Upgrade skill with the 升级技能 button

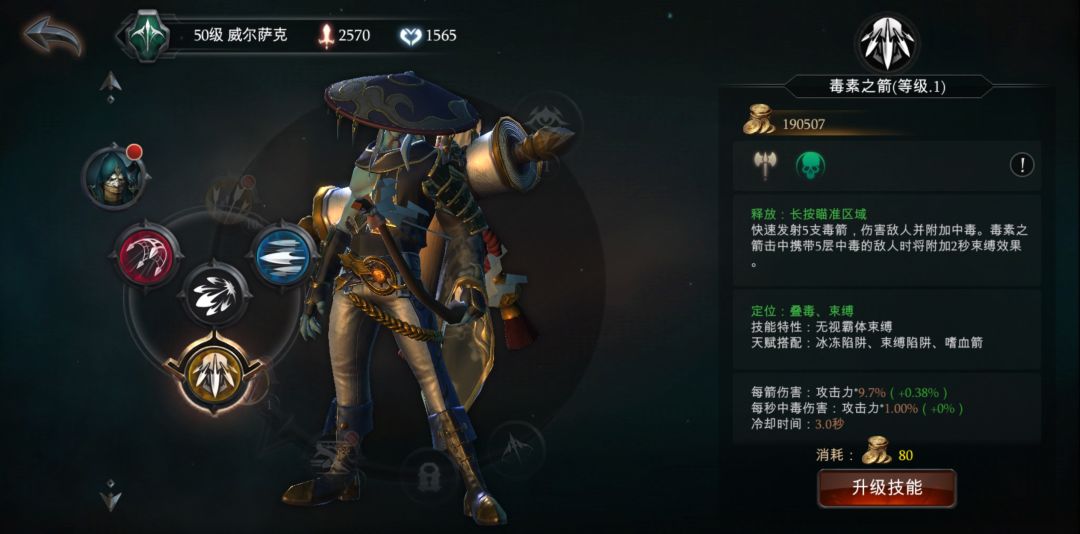click(886, 488)
